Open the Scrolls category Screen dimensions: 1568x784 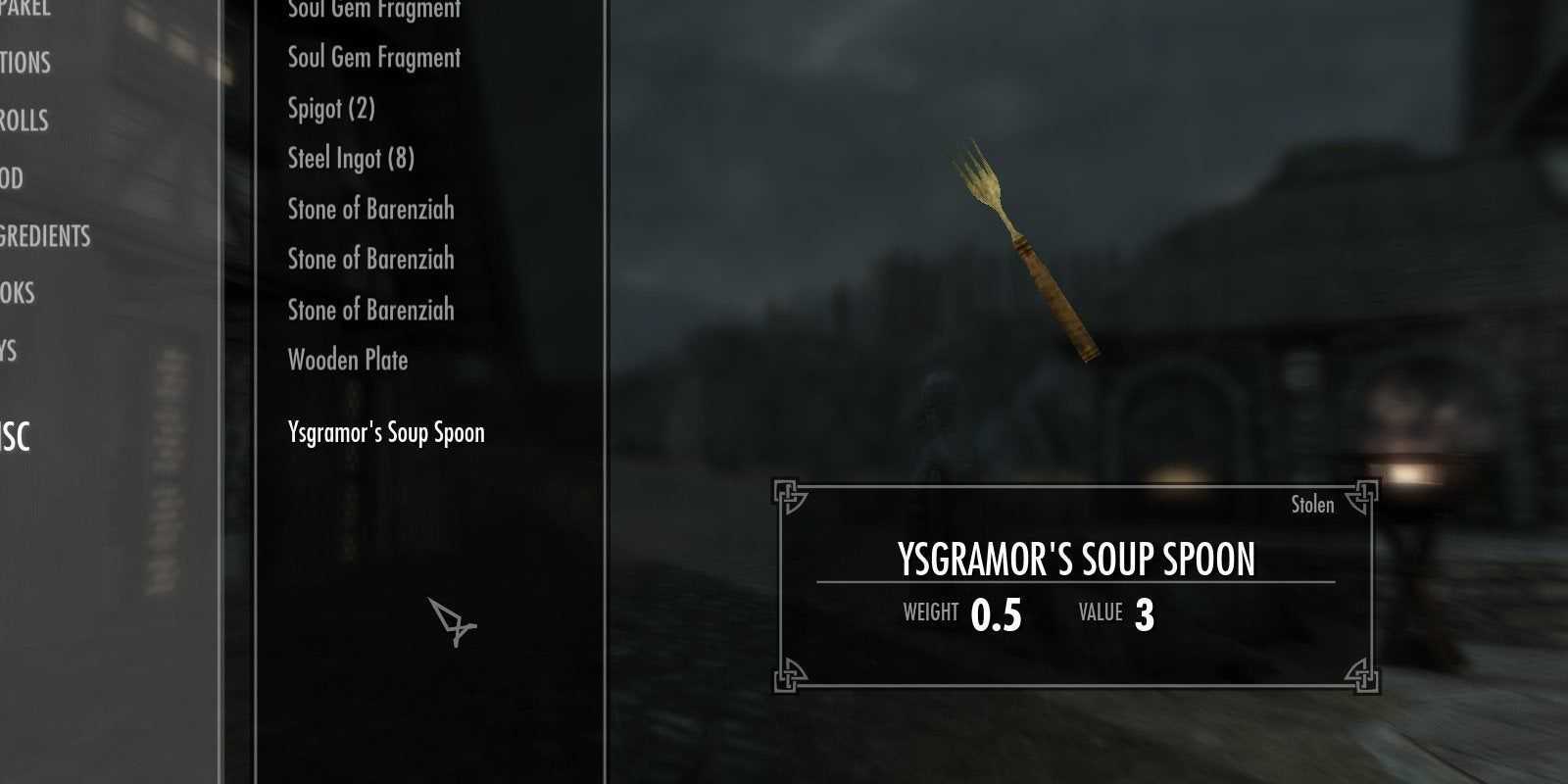point(24,121)
